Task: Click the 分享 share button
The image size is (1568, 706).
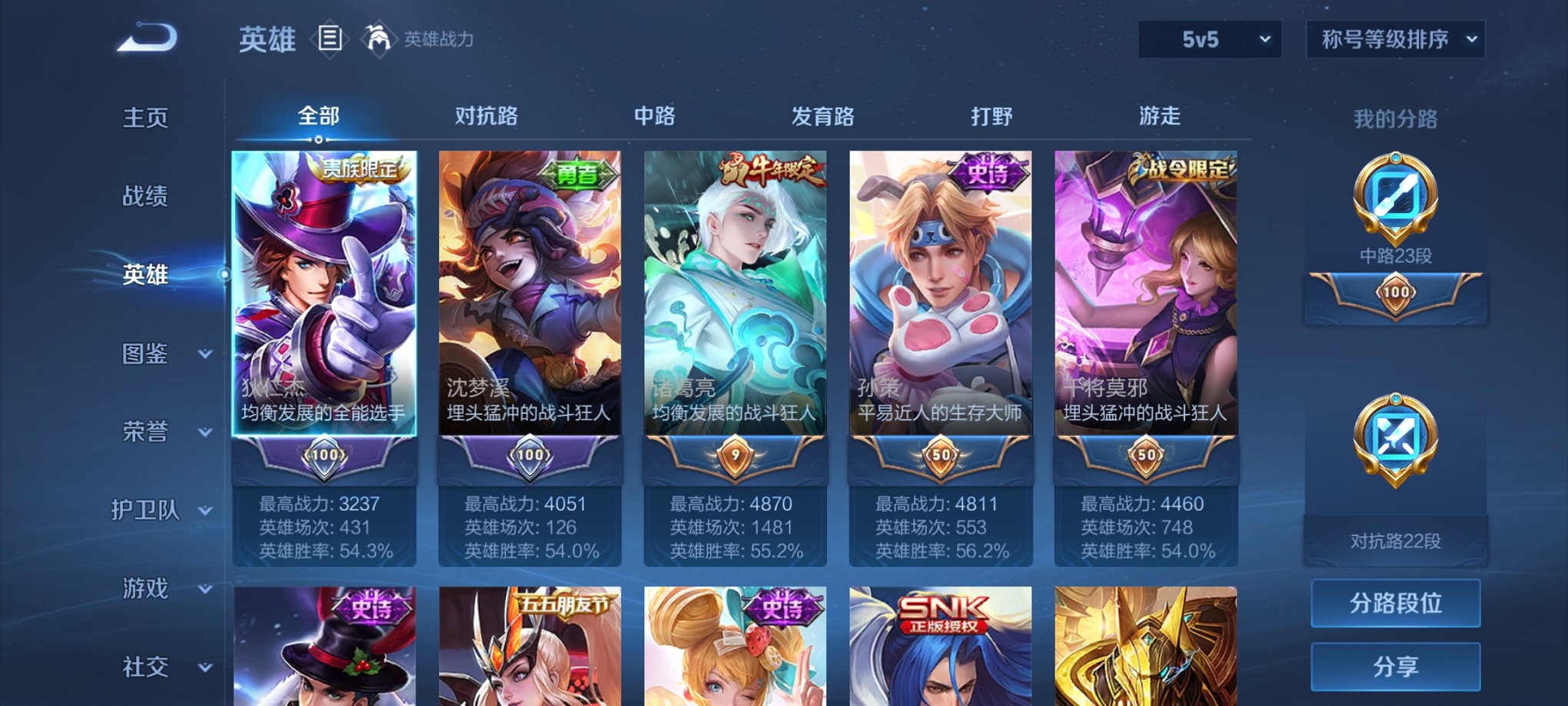Action: point(1395,667)
